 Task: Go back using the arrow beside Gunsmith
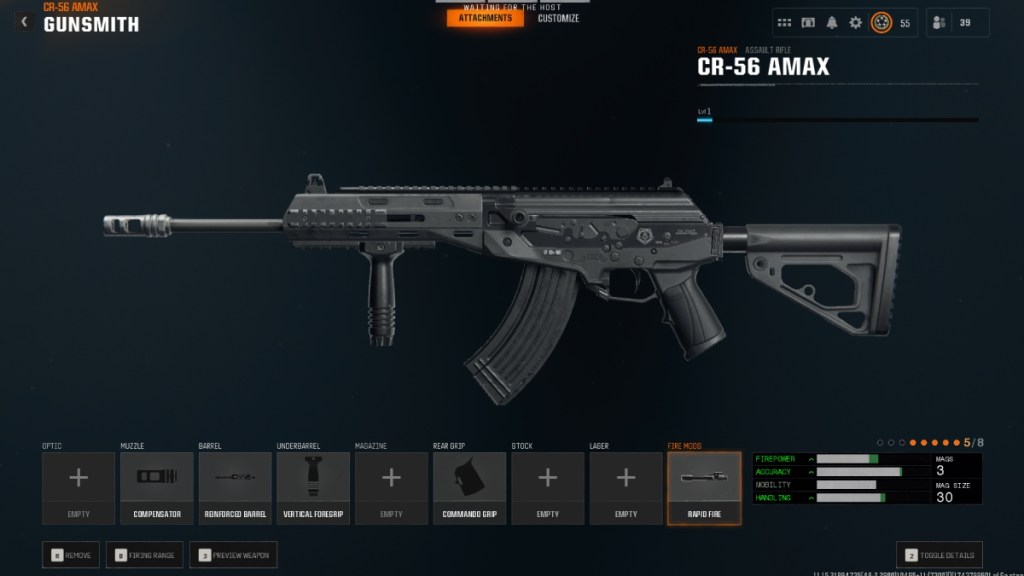25,22
